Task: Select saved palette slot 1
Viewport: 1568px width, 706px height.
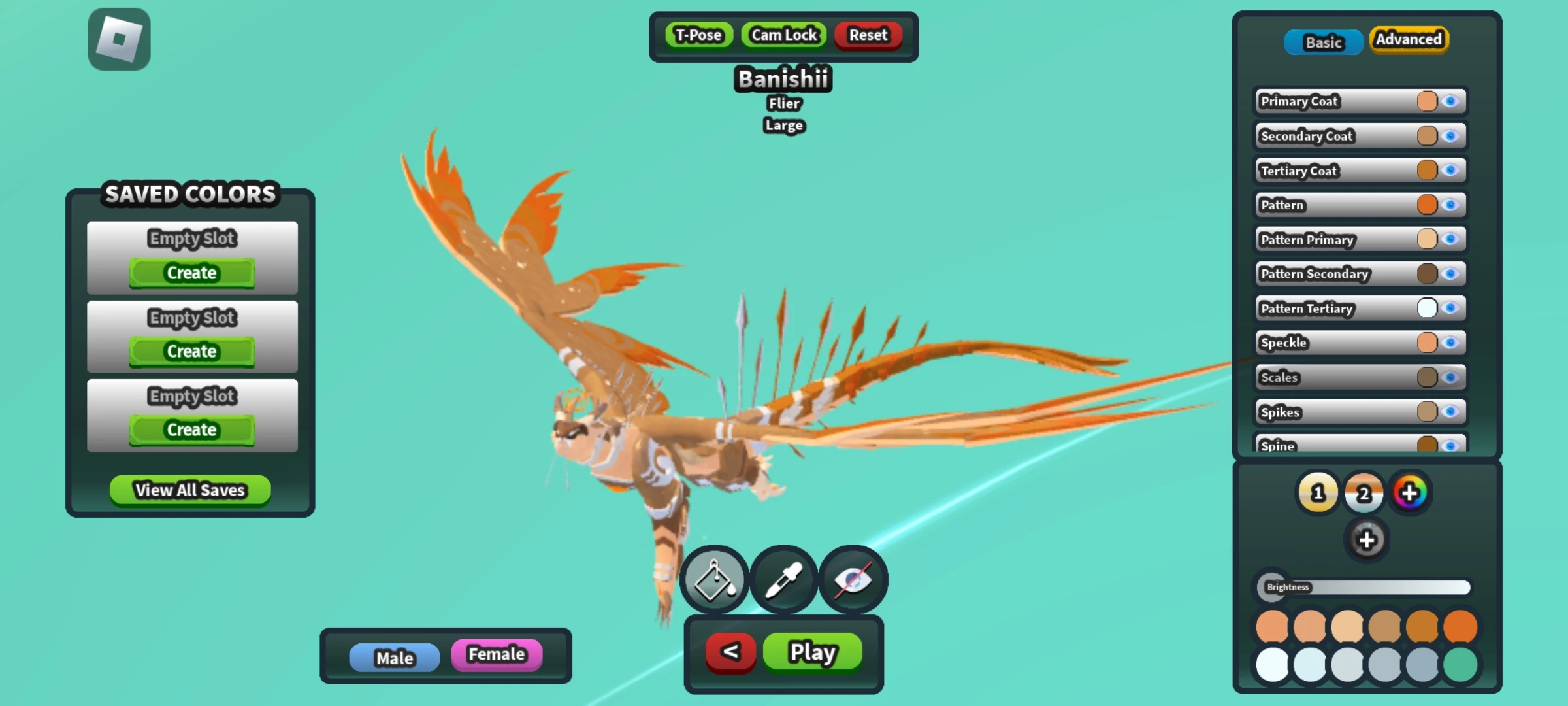Action: (1318, 493)
